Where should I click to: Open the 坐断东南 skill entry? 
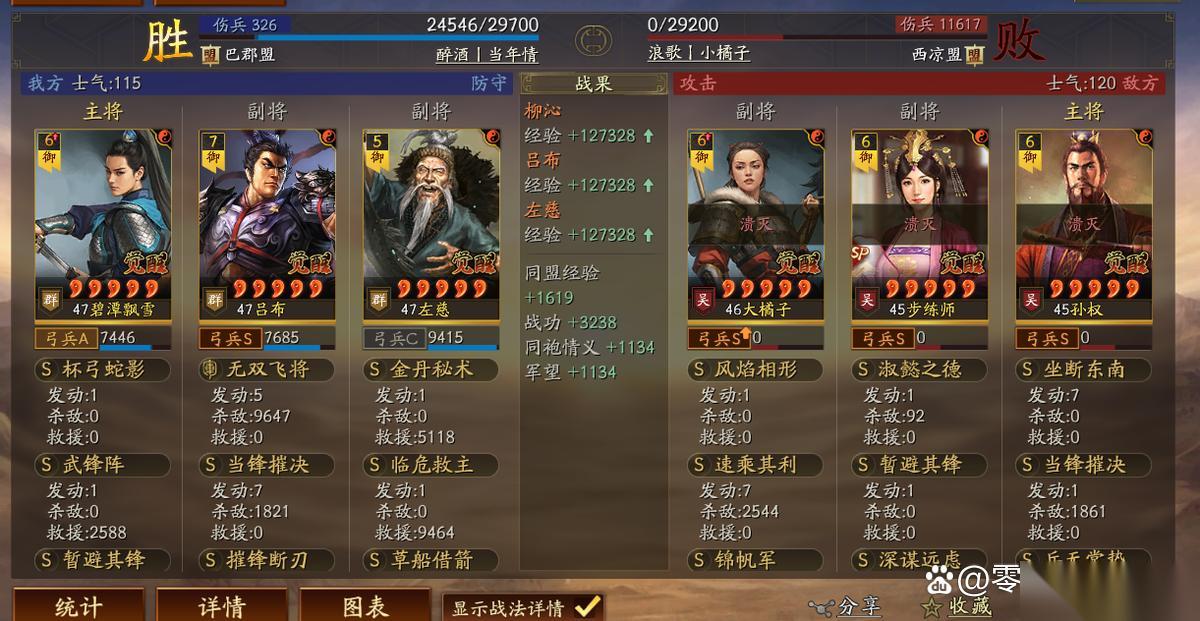click(x=1083, y=369)
